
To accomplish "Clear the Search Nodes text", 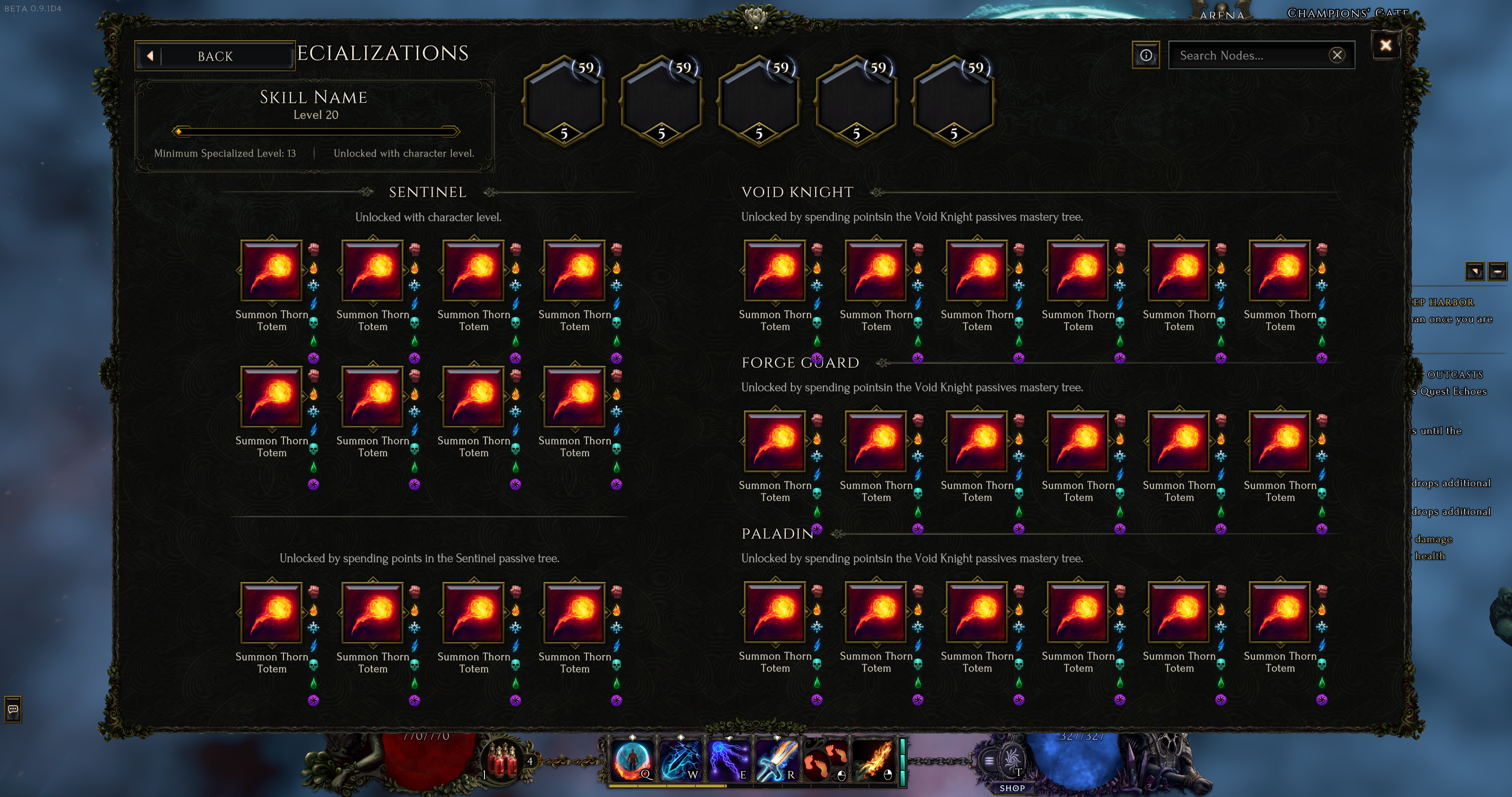I will [1337, 55].
